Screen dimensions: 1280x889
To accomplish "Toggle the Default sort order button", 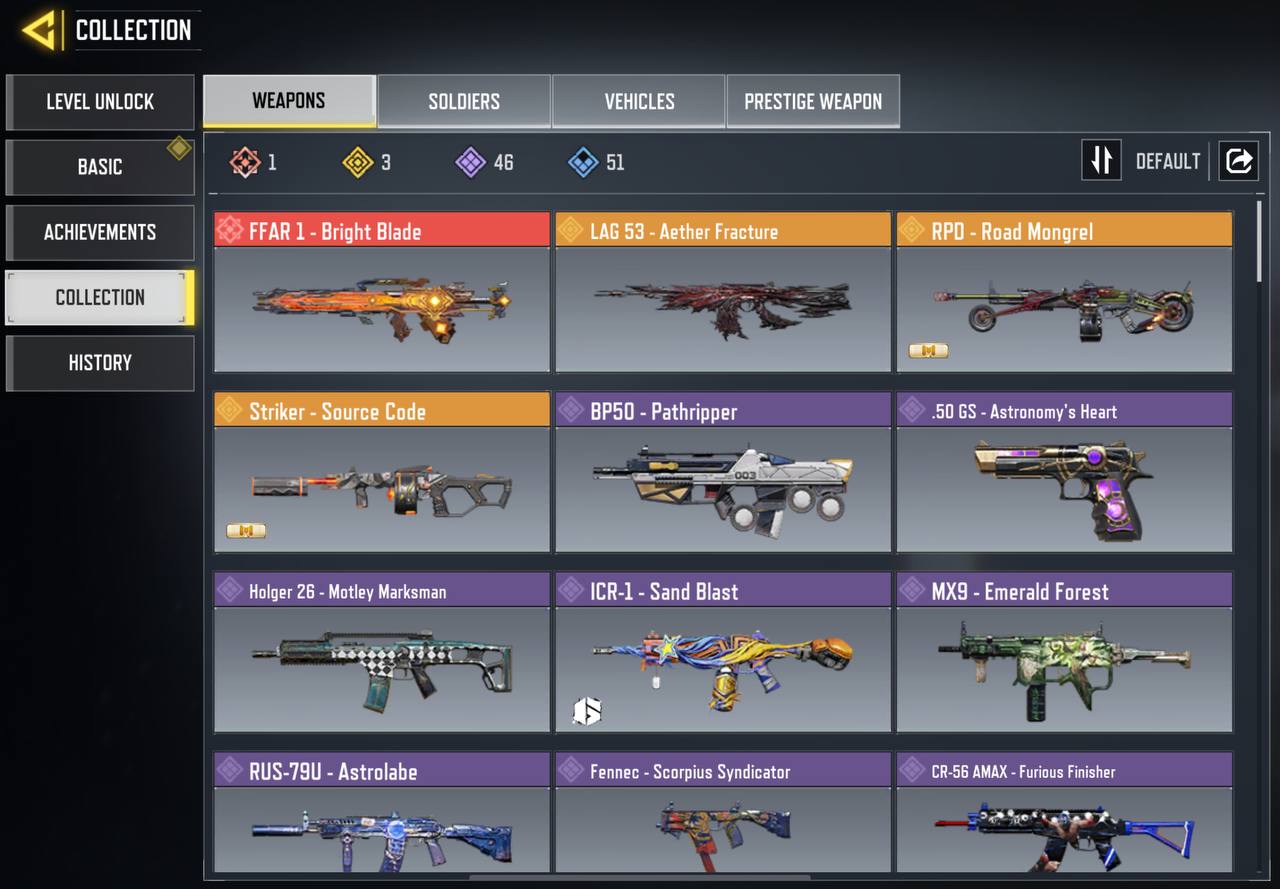I will point(1102,161).
